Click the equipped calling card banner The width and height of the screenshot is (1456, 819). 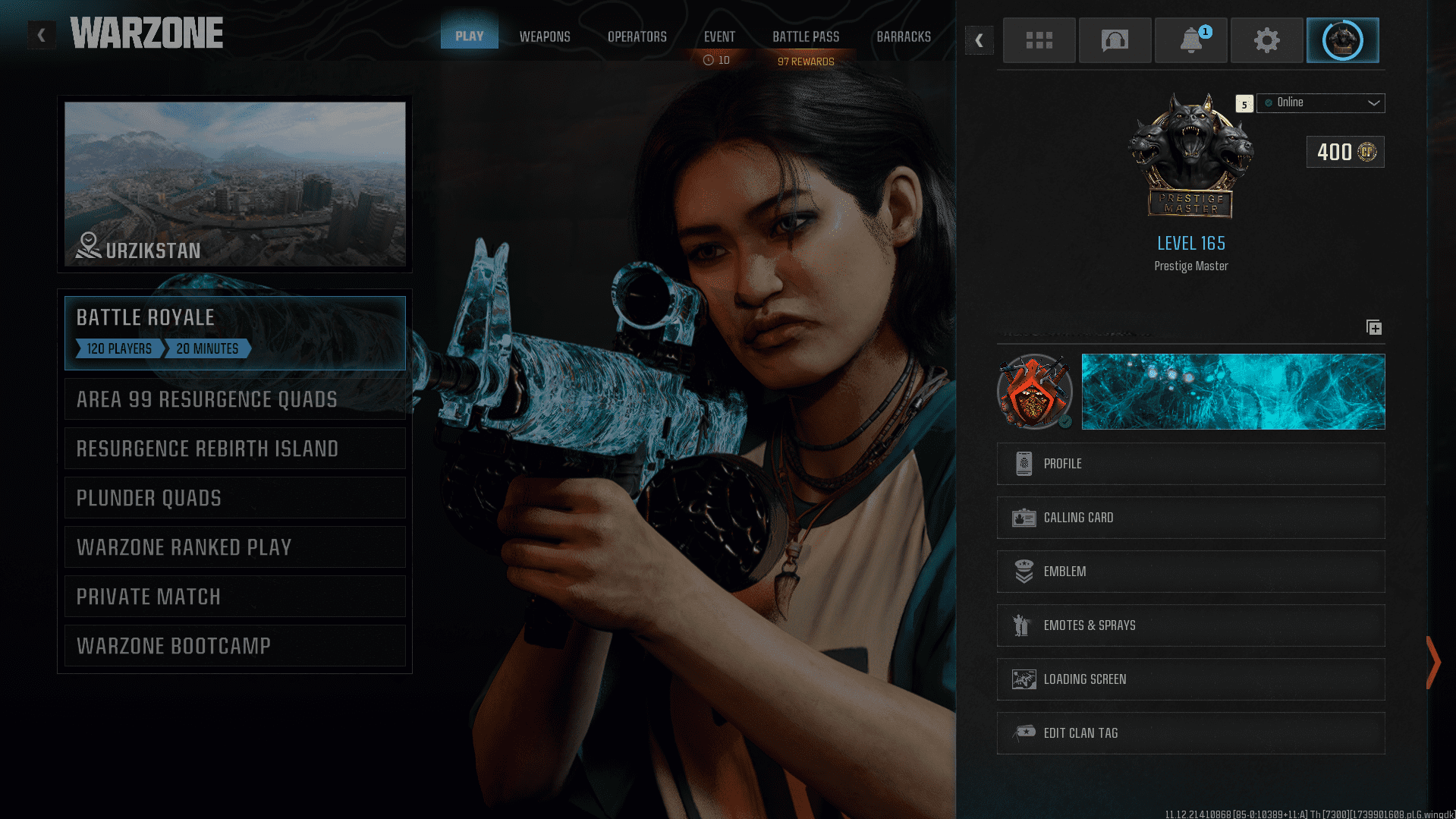coord(1233,392)
